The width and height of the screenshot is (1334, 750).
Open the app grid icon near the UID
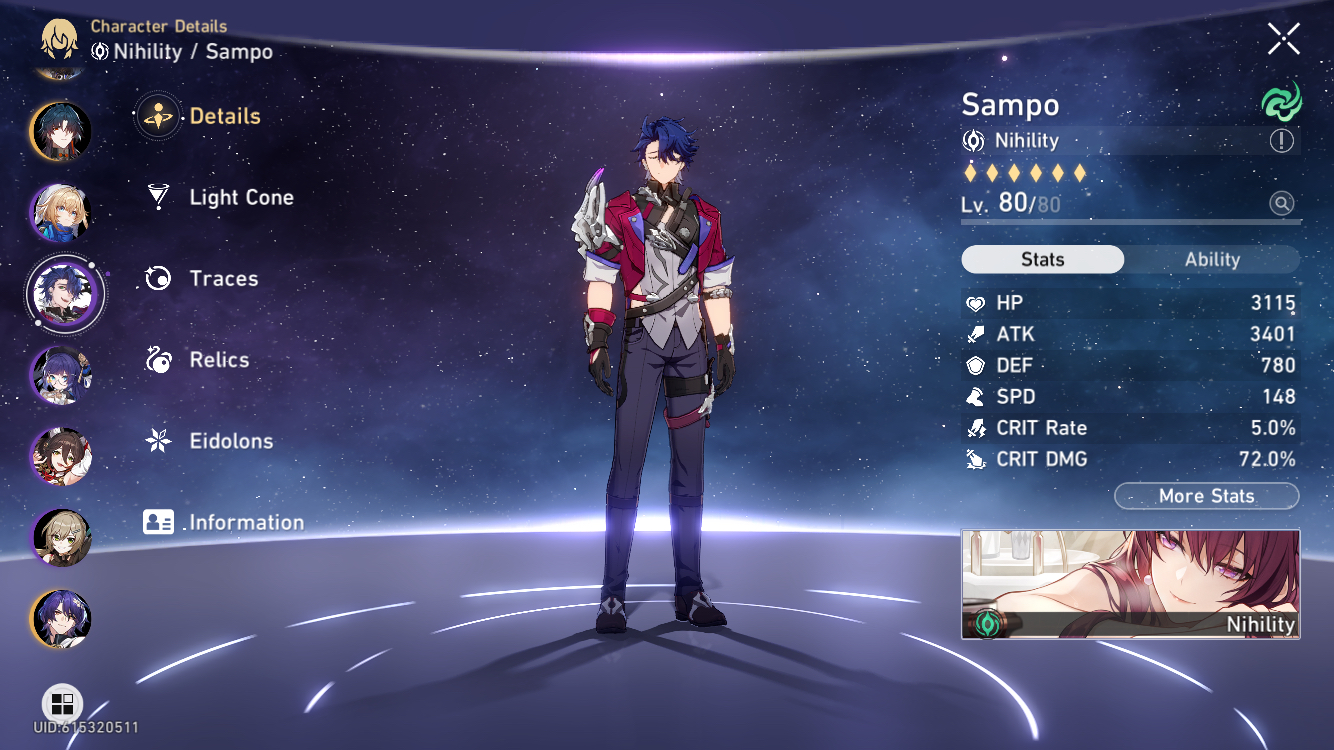tap(62, 704)
